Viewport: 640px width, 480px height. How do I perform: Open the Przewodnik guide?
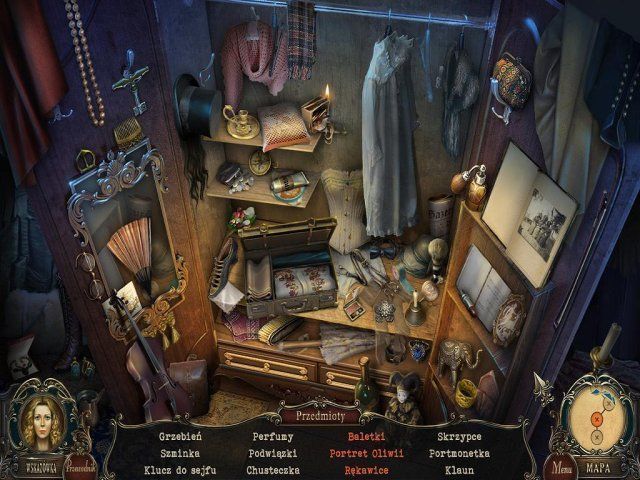(x=81, y=464)
